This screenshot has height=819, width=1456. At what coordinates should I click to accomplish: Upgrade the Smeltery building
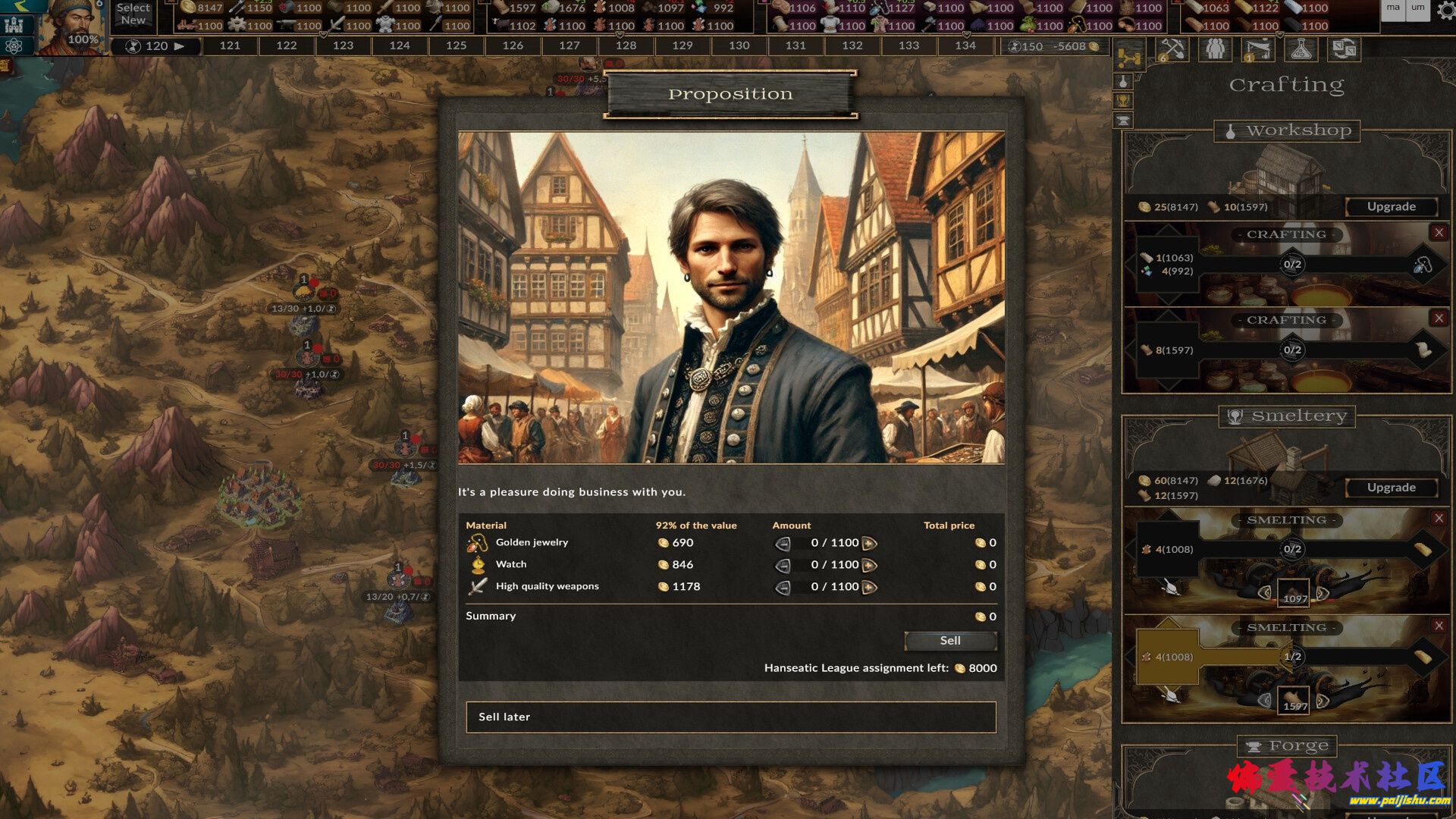pyautogui.click(x=1391, y=488)
